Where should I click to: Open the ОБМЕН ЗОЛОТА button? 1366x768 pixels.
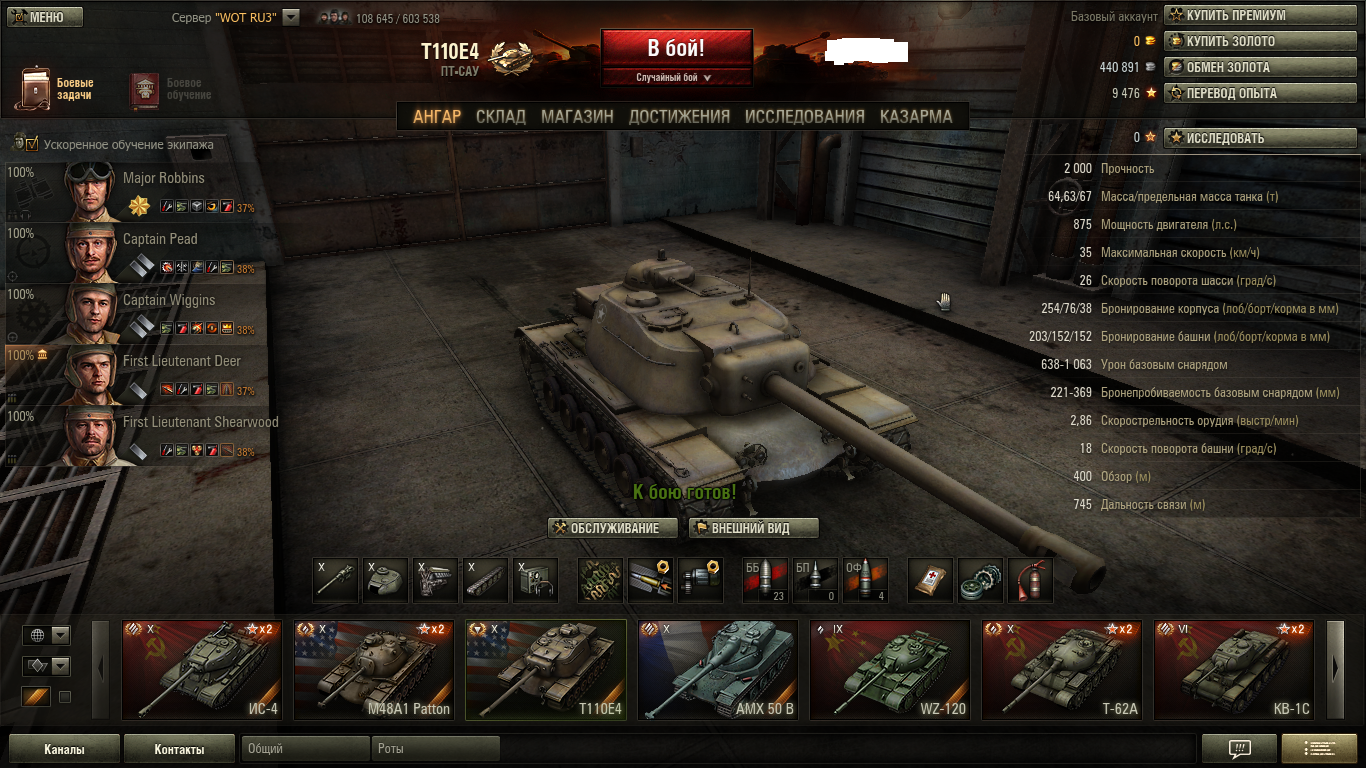coord(1259,68)
